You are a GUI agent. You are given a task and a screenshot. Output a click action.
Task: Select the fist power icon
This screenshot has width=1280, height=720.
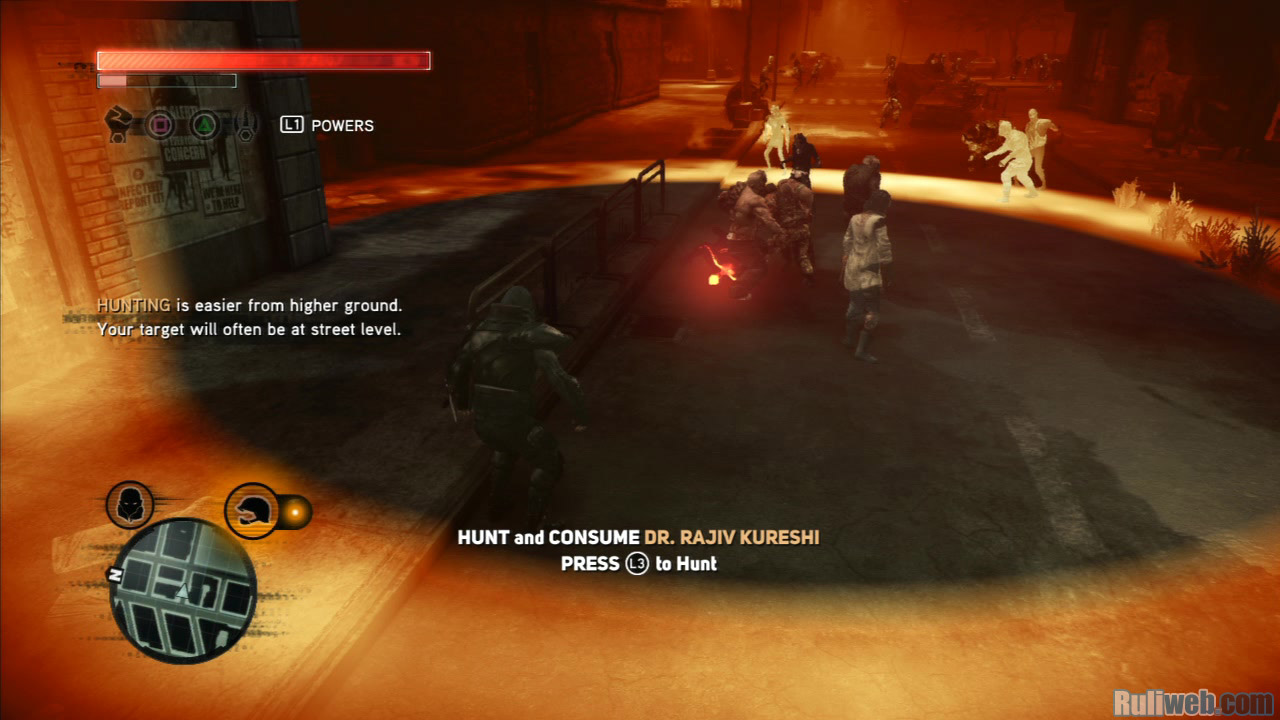119,124
